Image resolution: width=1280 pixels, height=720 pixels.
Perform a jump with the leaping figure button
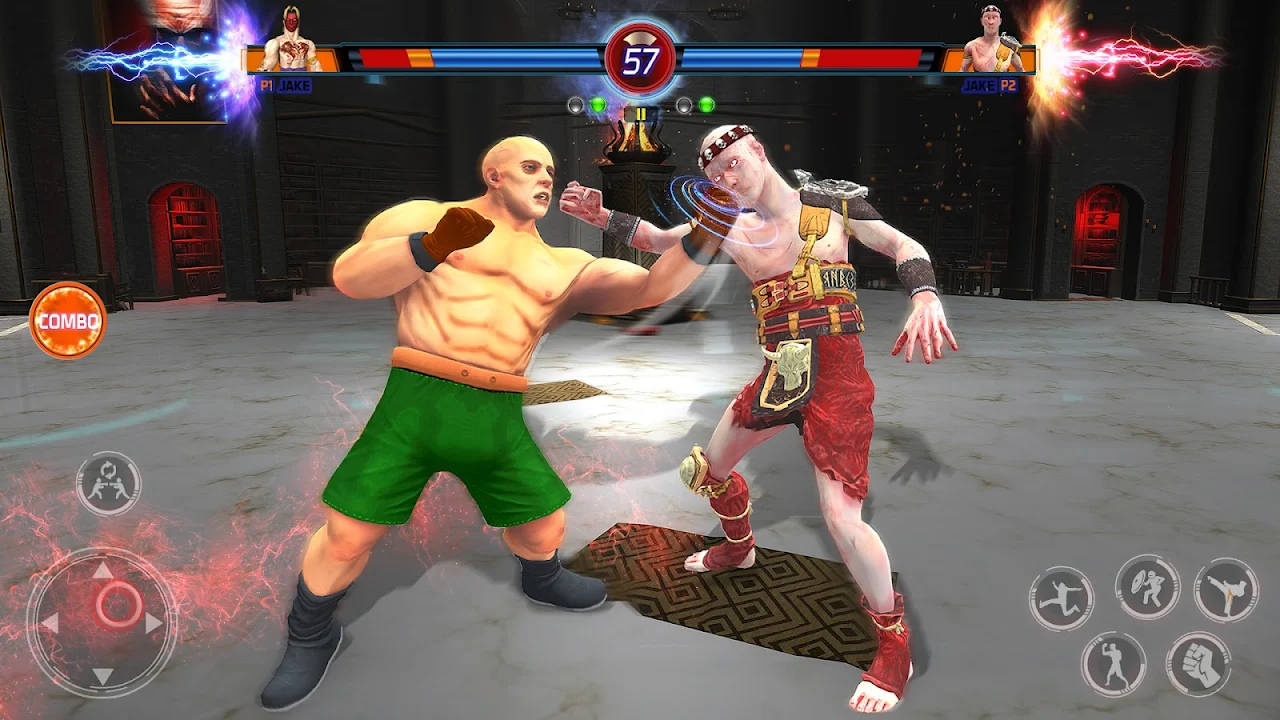(1061, 598)
